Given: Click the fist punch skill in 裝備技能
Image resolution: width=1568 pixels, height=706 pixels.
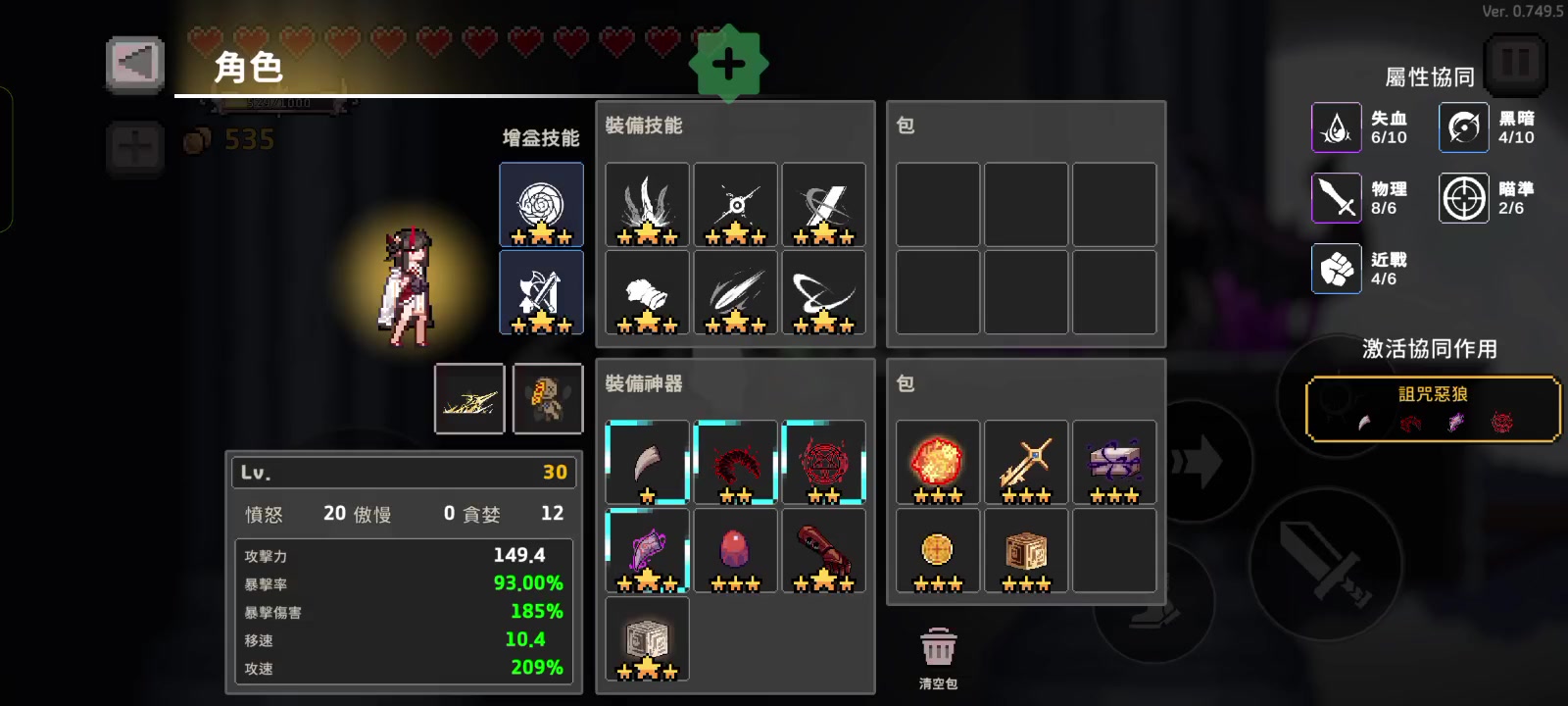Looking at the screenshot, I should click(x=646, y=289).
